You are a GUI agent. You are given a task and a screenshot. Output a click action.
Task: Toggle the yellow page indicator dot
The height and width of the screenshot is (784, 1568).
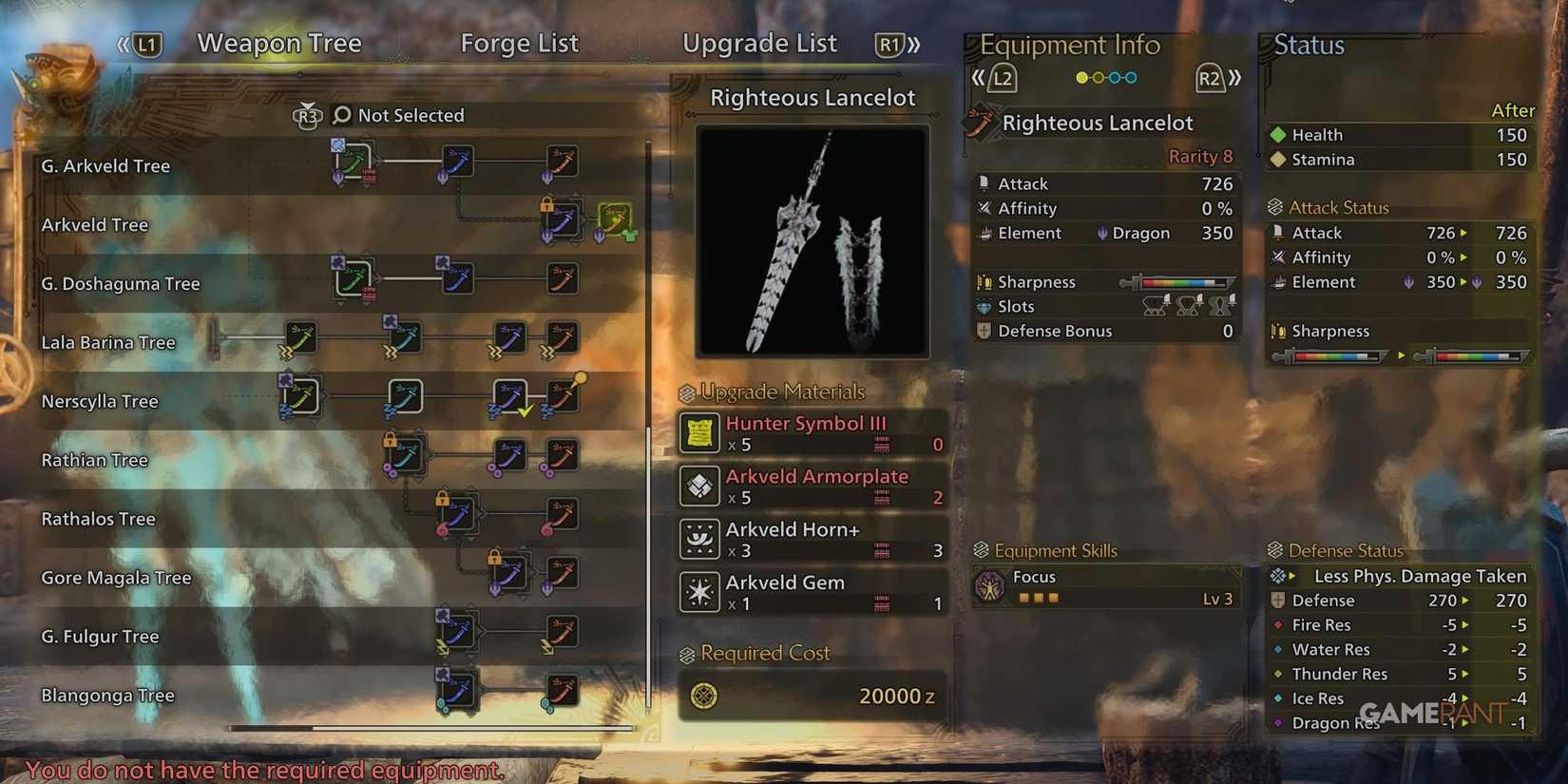[1082, 78]
